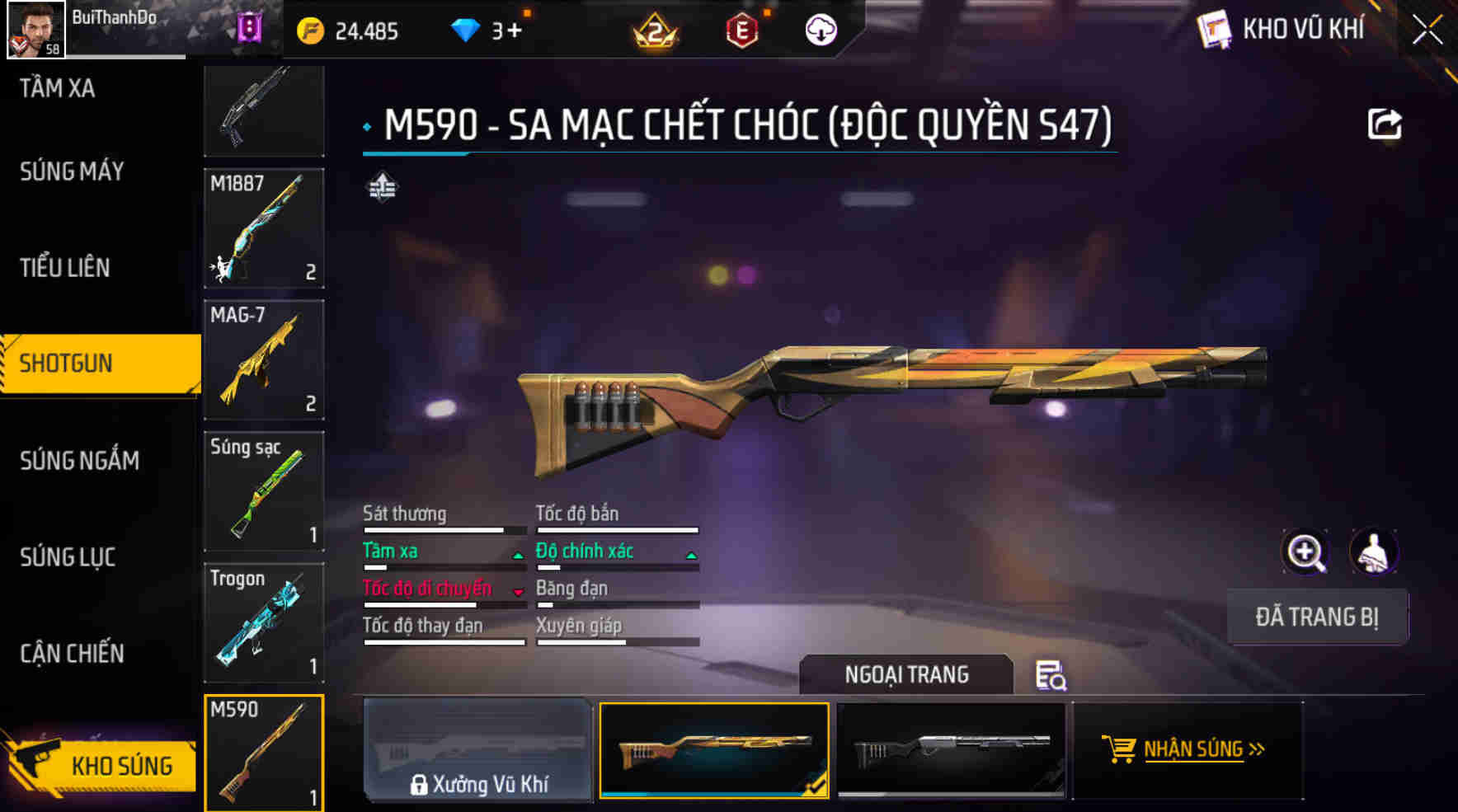Click the shopping cart beside Nhận Súng
The height and width of the screenshot is (812, 1458).
(x=1120, y=749)
